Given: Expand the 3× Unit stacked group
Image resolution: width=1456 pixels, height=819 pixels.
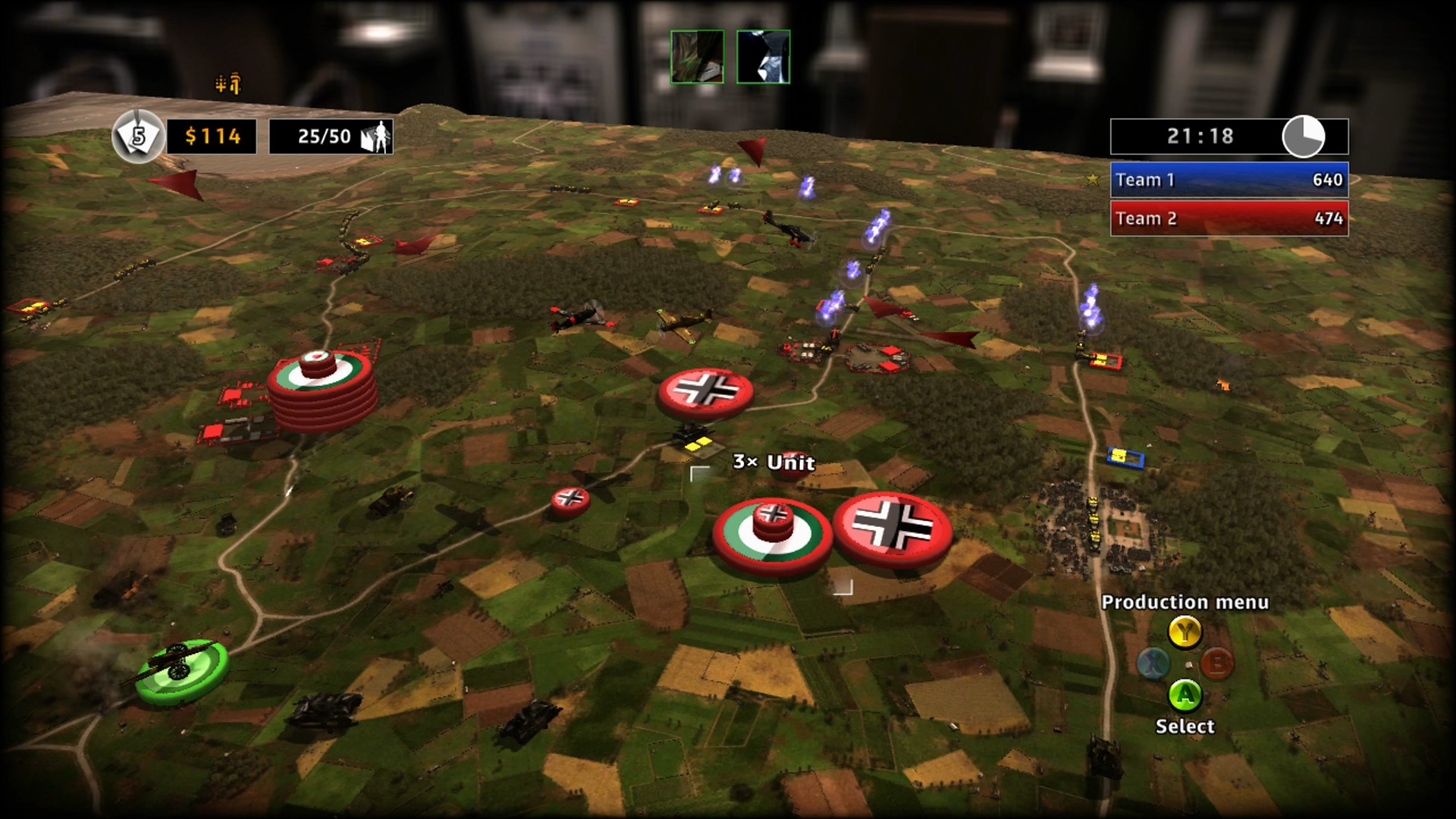Looking at the screenshot, I should (773, 461).
